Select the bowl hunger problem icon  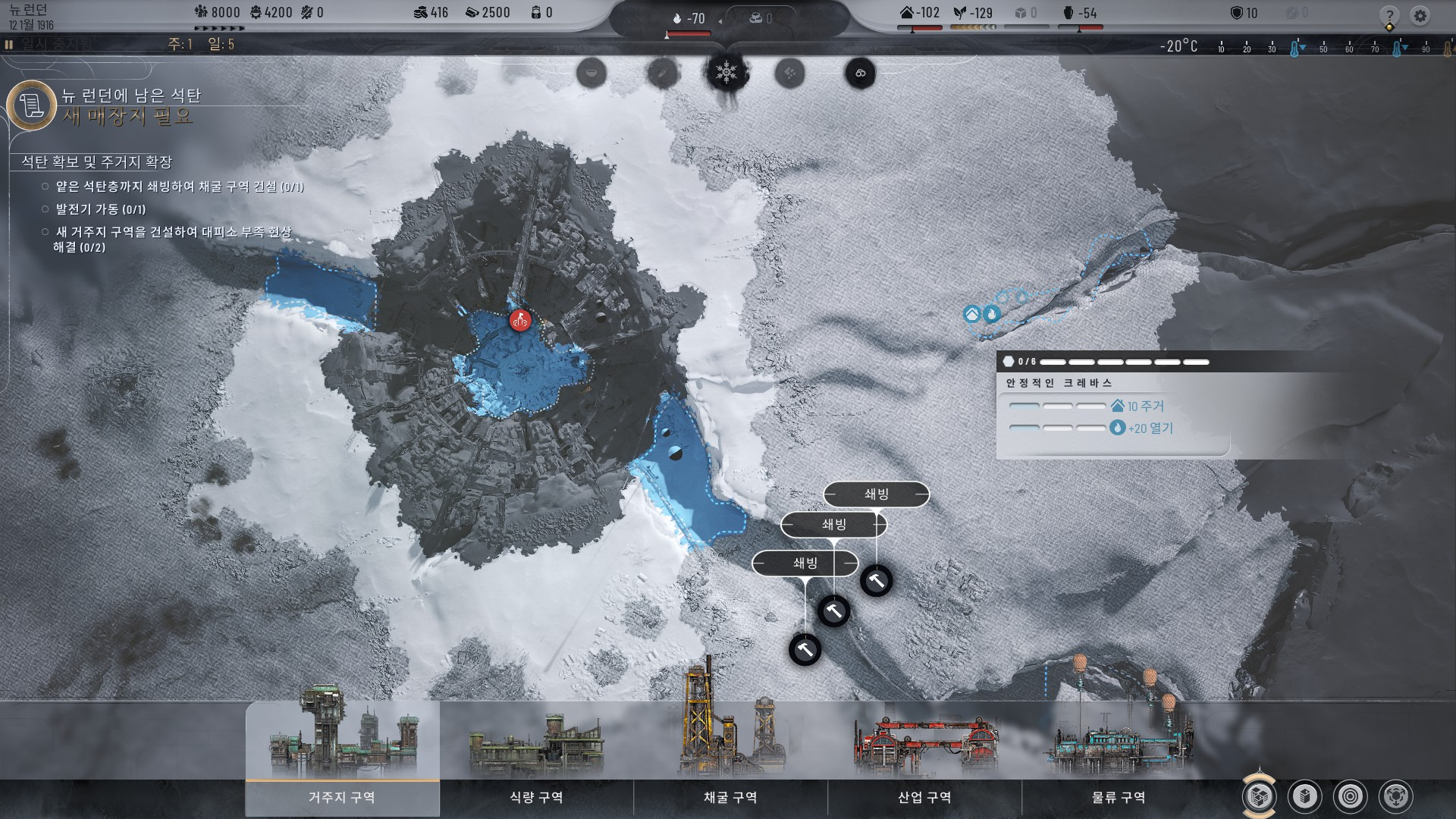(591, 74)
